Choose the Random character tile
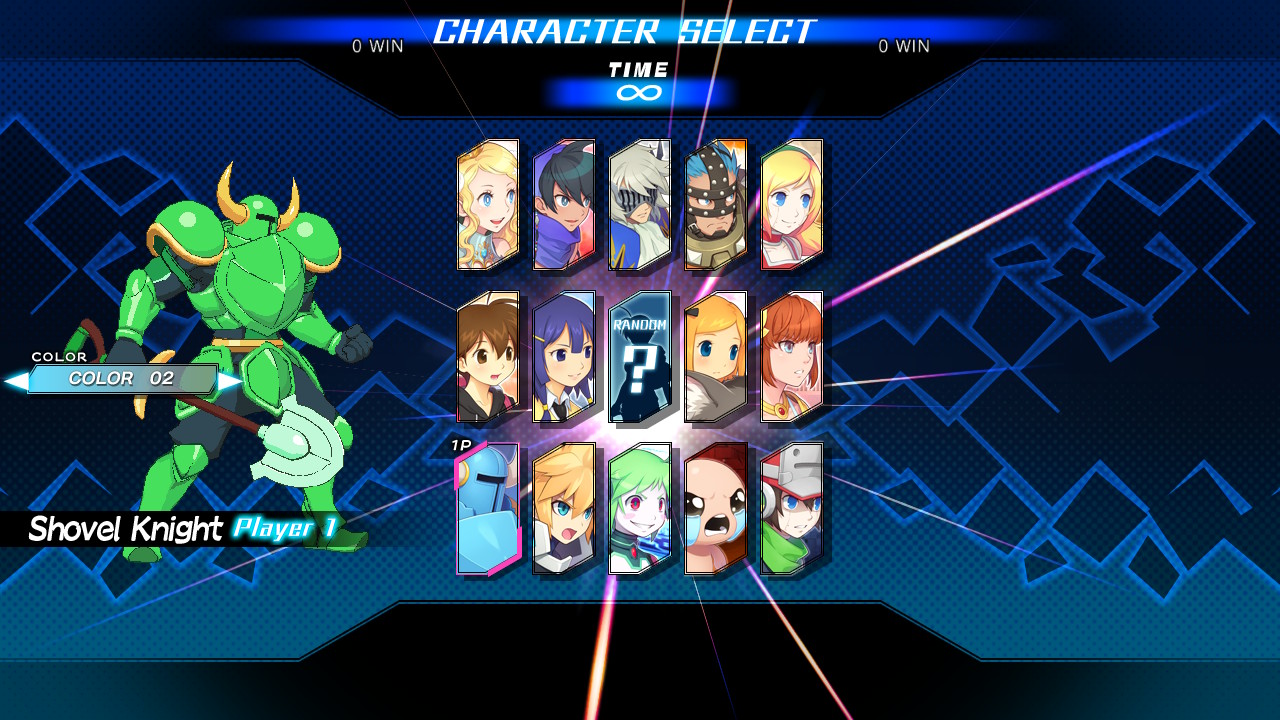 (x=640, y=357)
